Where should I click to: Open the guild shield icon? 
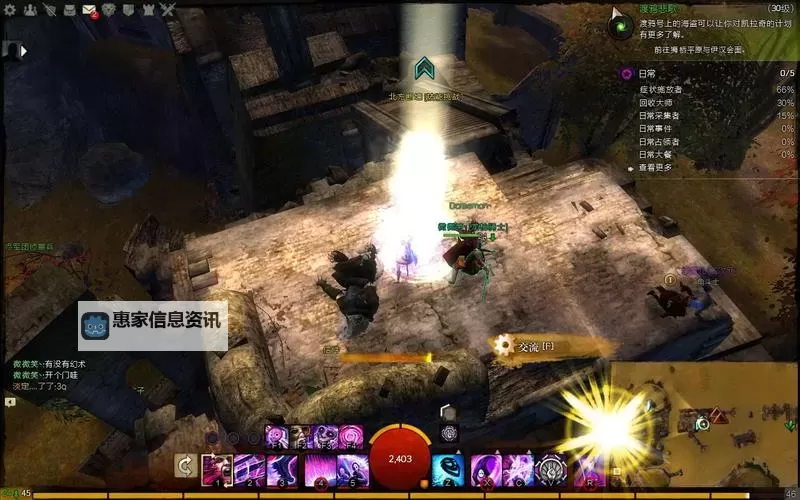[128, 10]
